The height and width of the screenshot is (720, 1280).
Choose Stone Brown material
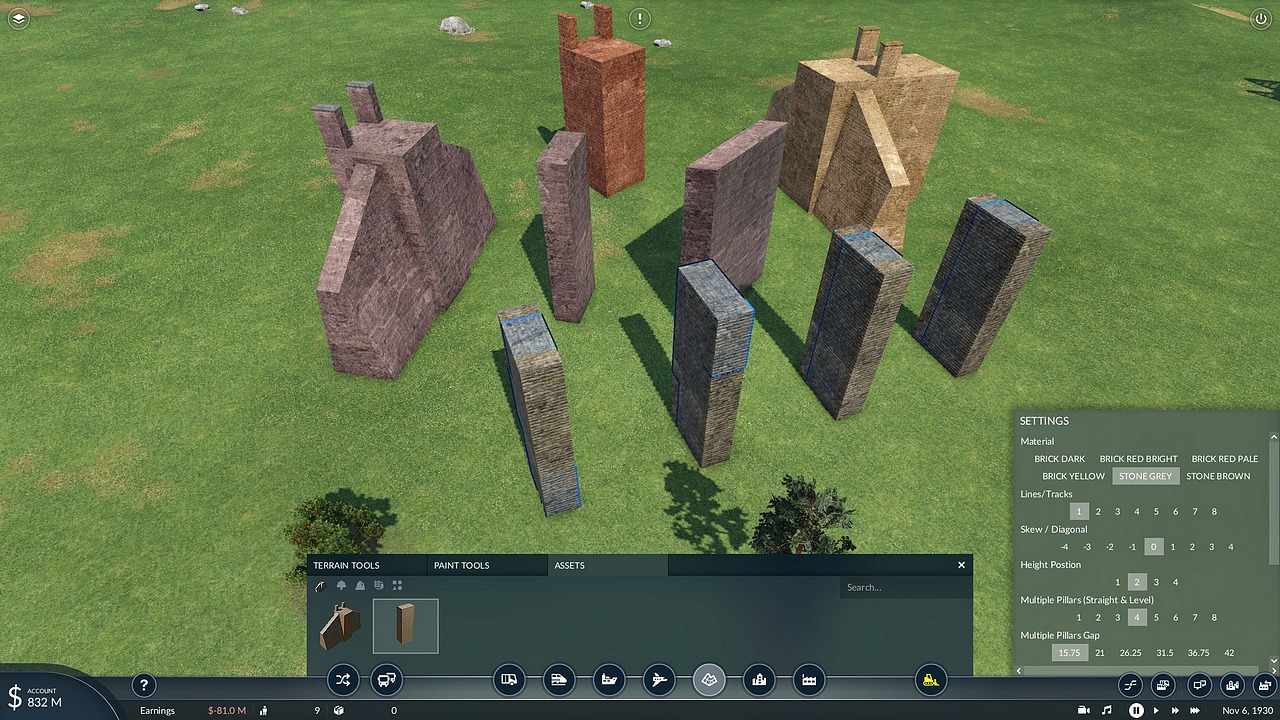click(x=1218, y=476)
